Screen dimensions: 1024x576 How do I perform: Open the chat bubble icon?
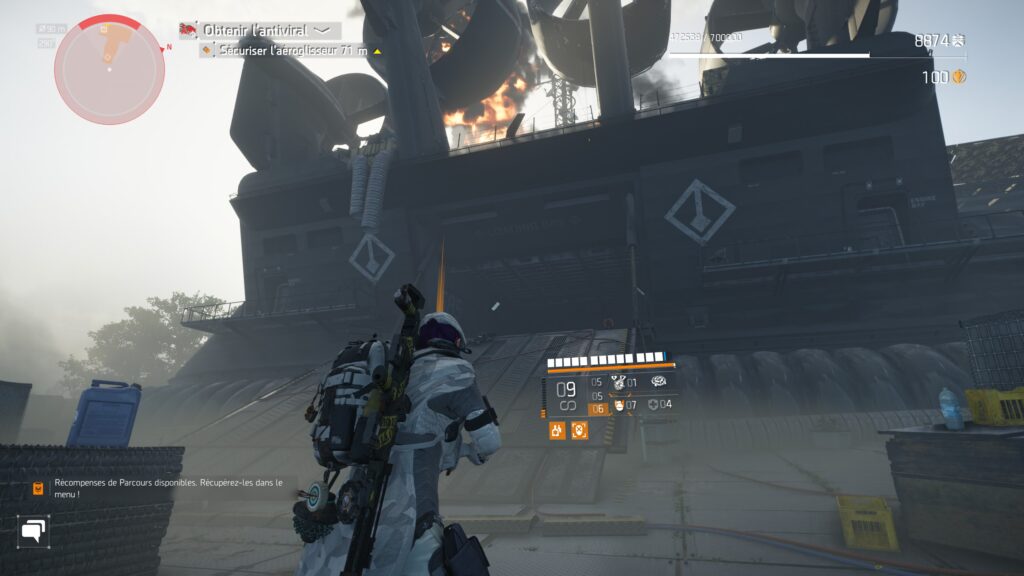(34, 530)
